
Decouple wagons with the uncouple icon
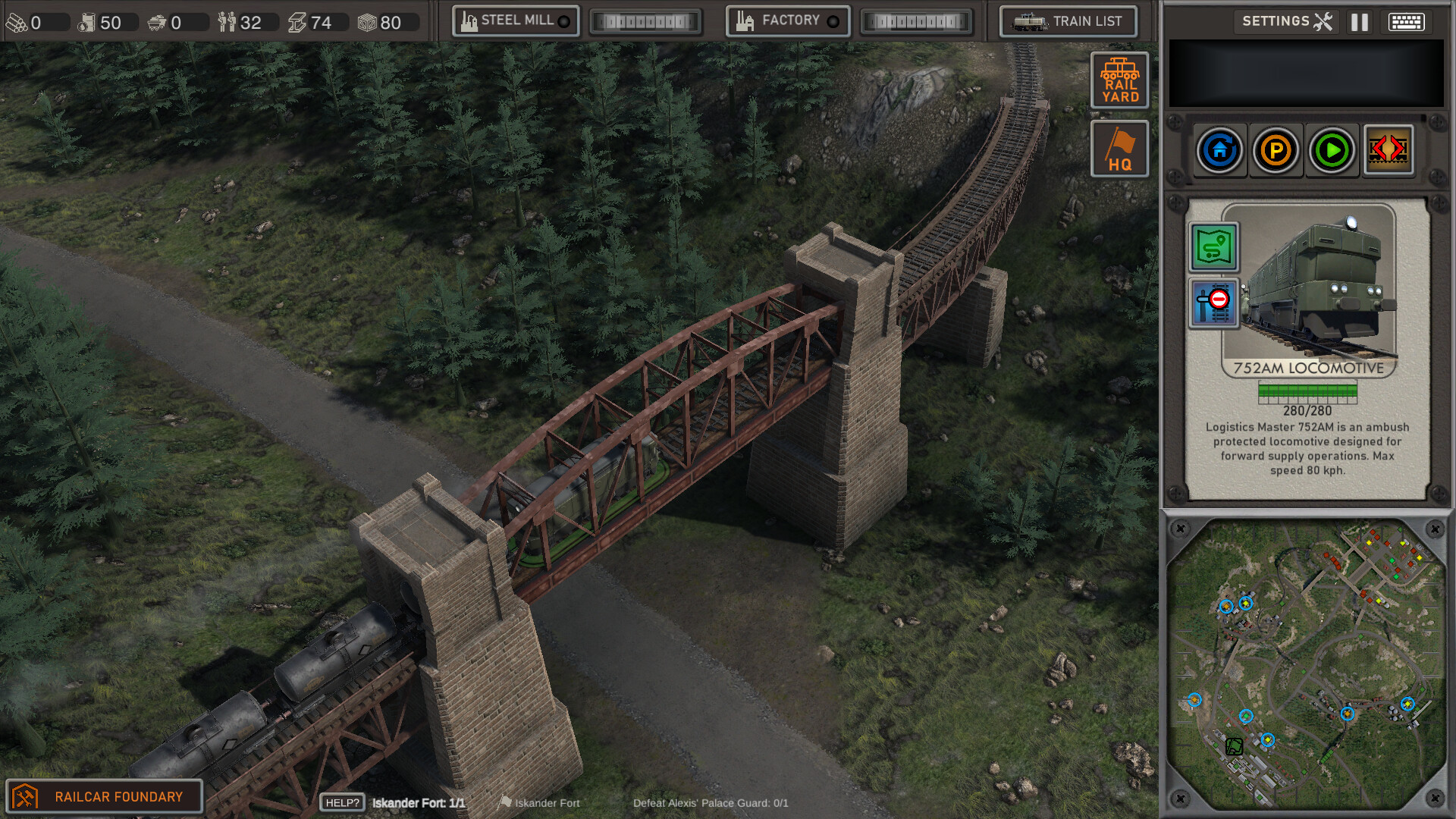1388,149
